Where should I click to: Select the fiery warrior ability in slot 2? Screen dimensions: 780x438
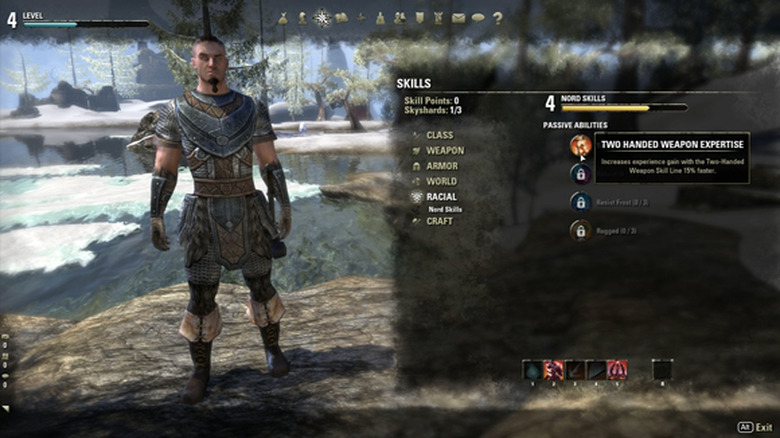[x=553, y=370]
